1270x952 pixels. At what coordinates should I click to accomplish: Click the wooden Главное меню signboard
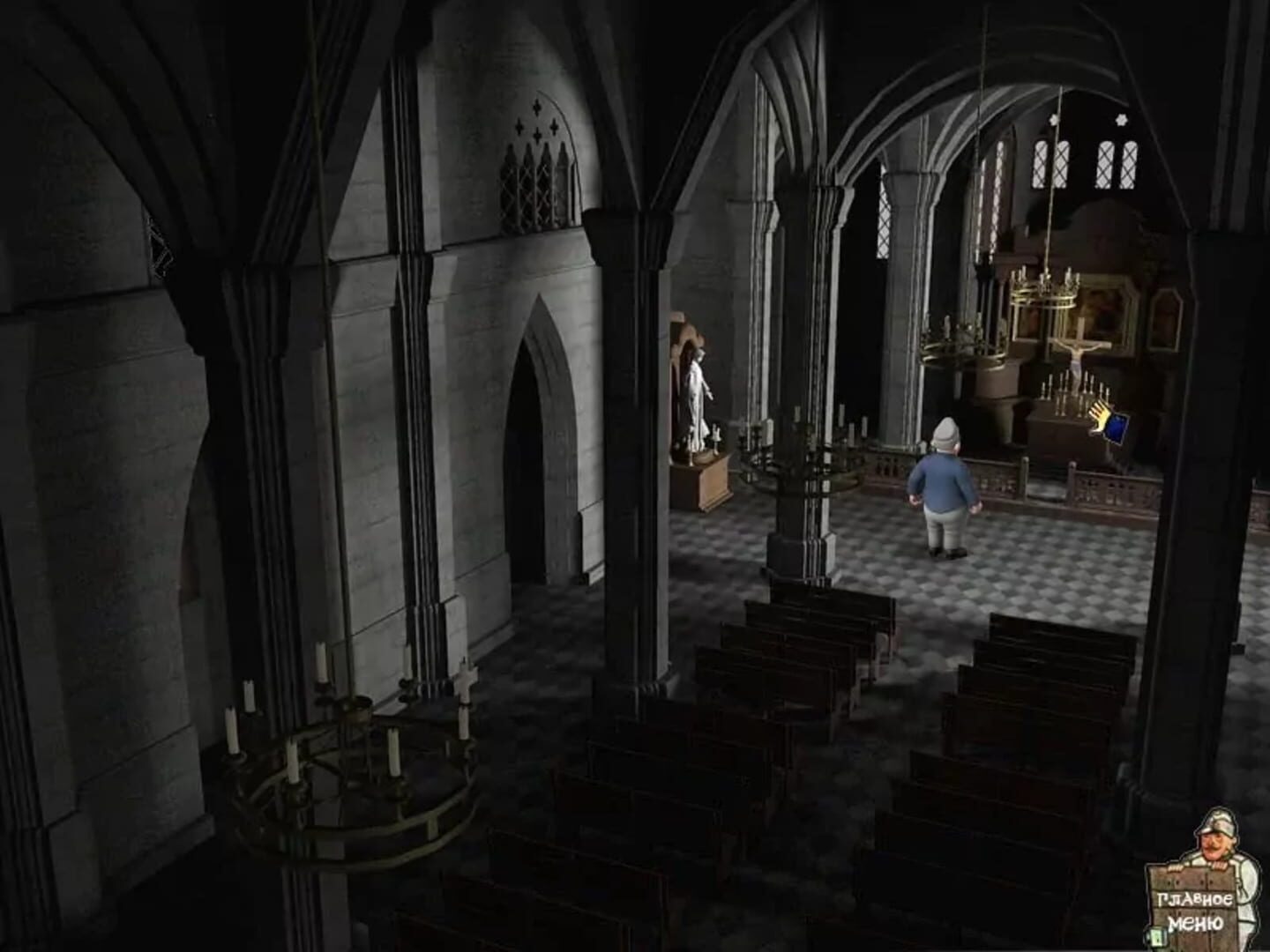[x=1191, y=908]
